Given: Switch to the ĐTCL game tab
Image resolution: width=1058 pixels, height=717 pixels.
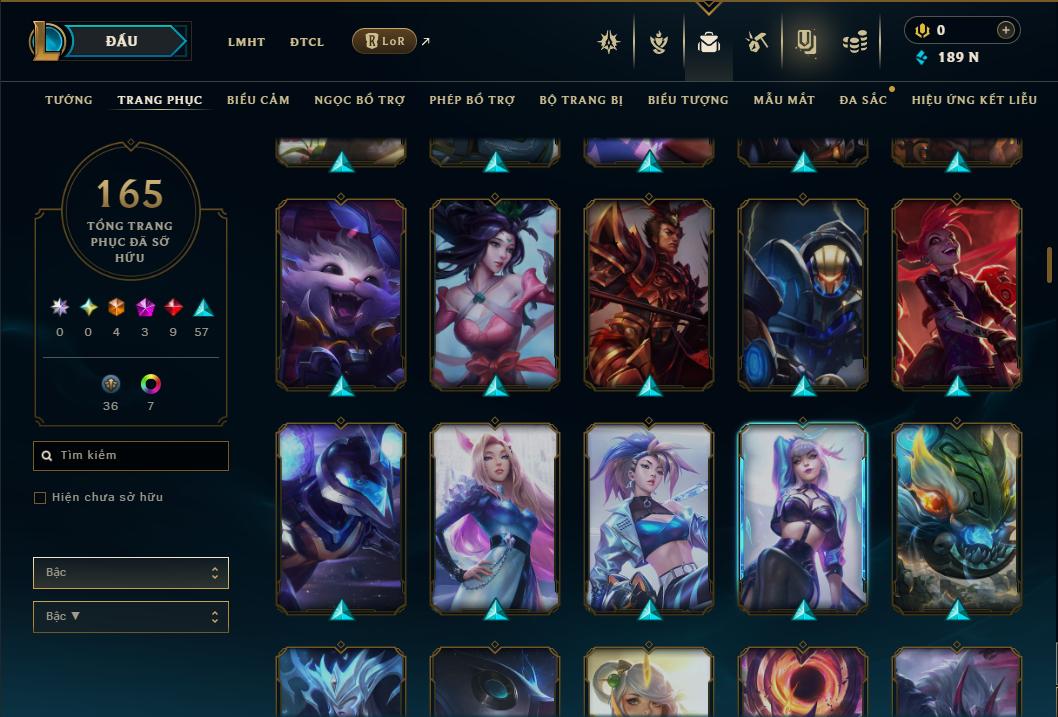Looking at the screenshot, I should coord(307,42).
